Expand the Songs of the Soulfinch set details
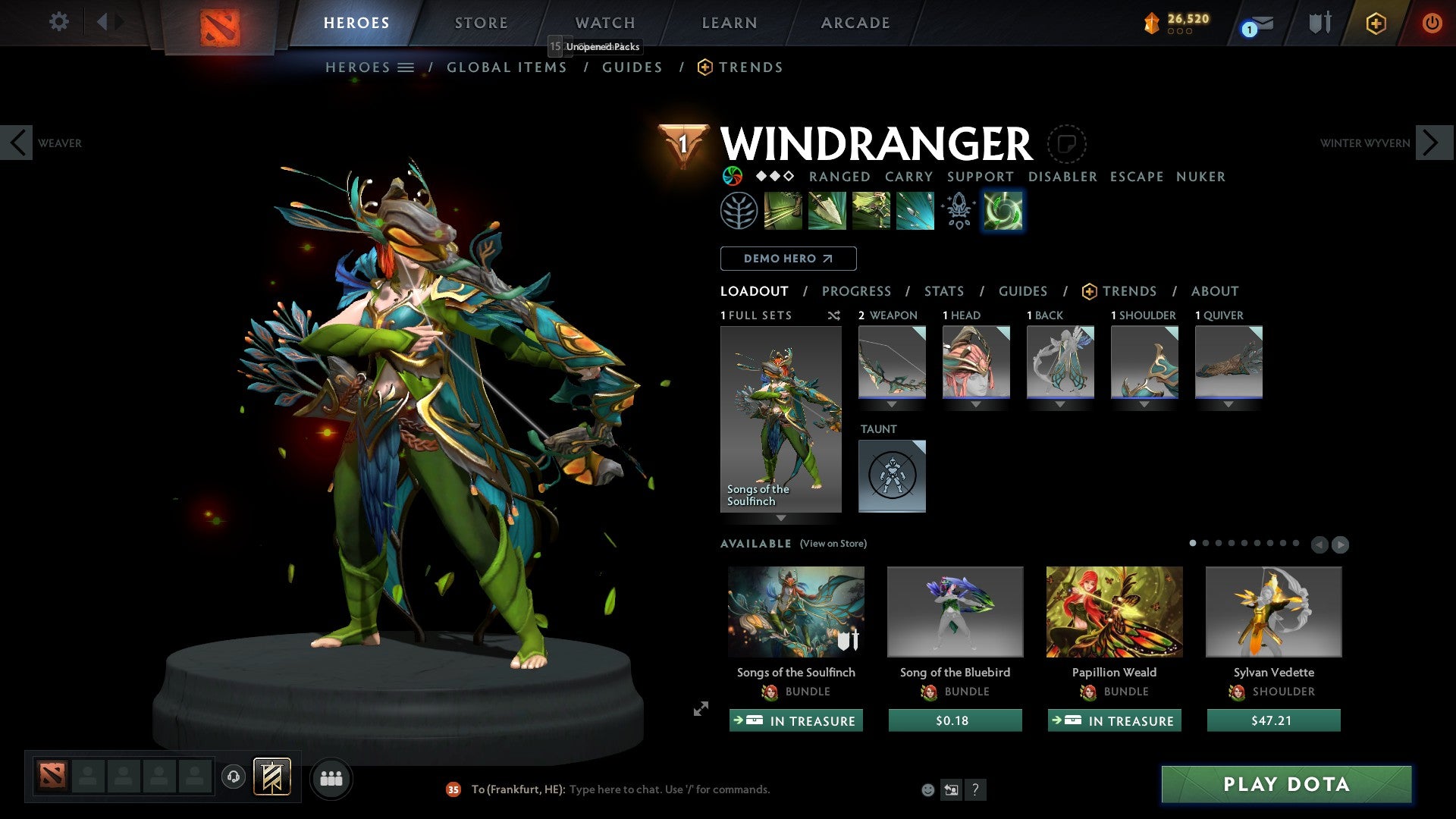Screen dimensions: 1456x819 pyautogui.click(x=781, y=516)
